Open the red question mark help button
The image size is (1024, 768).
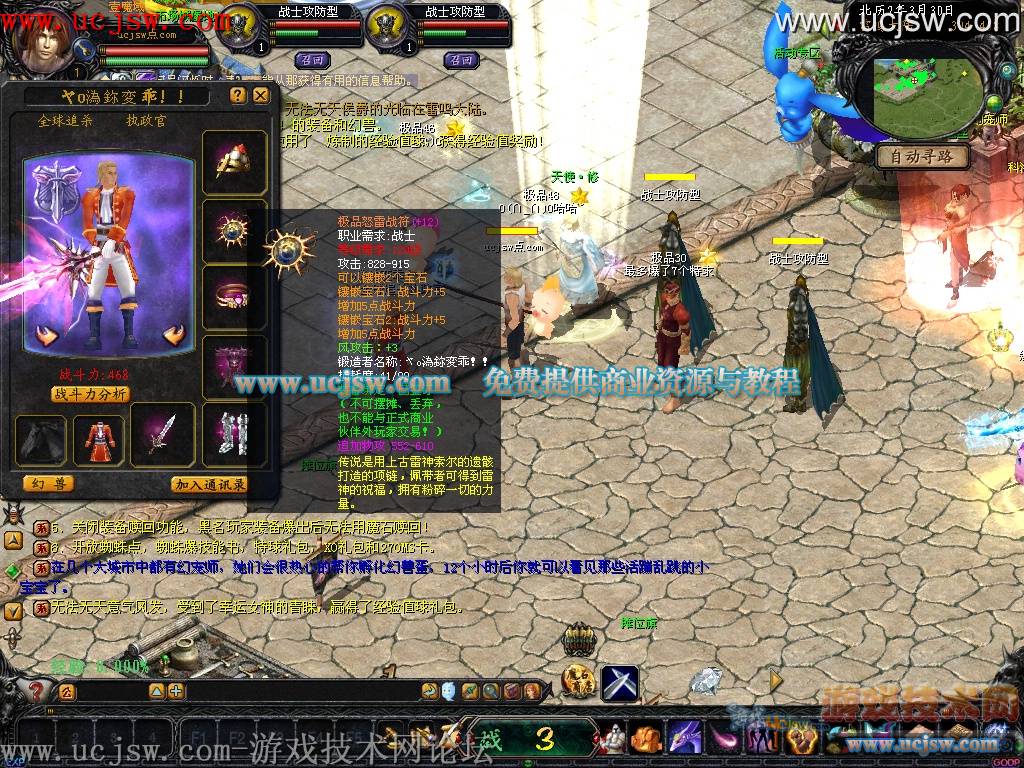[x=37, y=691]
